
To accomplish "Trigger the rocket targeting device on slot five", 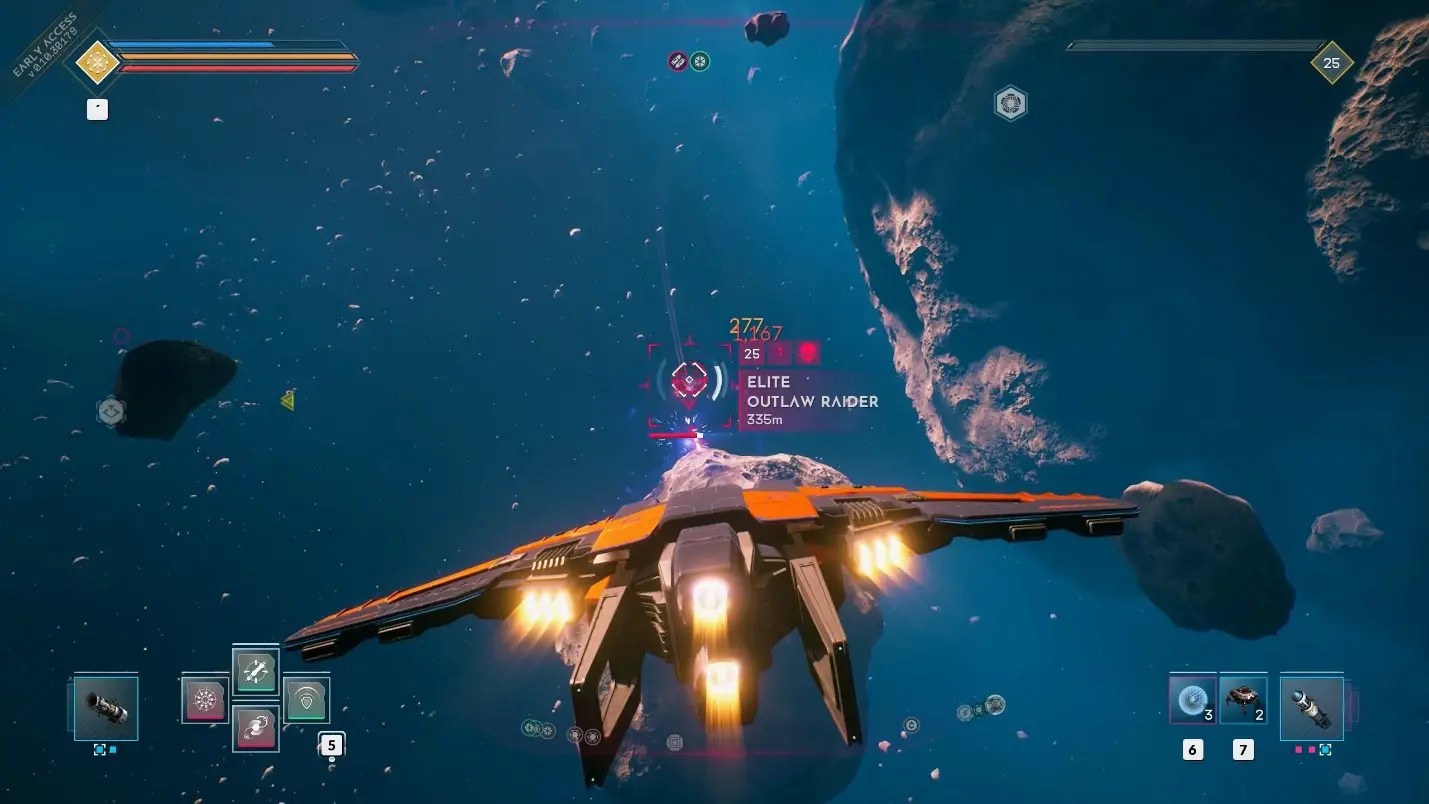I will coord(255,672).
